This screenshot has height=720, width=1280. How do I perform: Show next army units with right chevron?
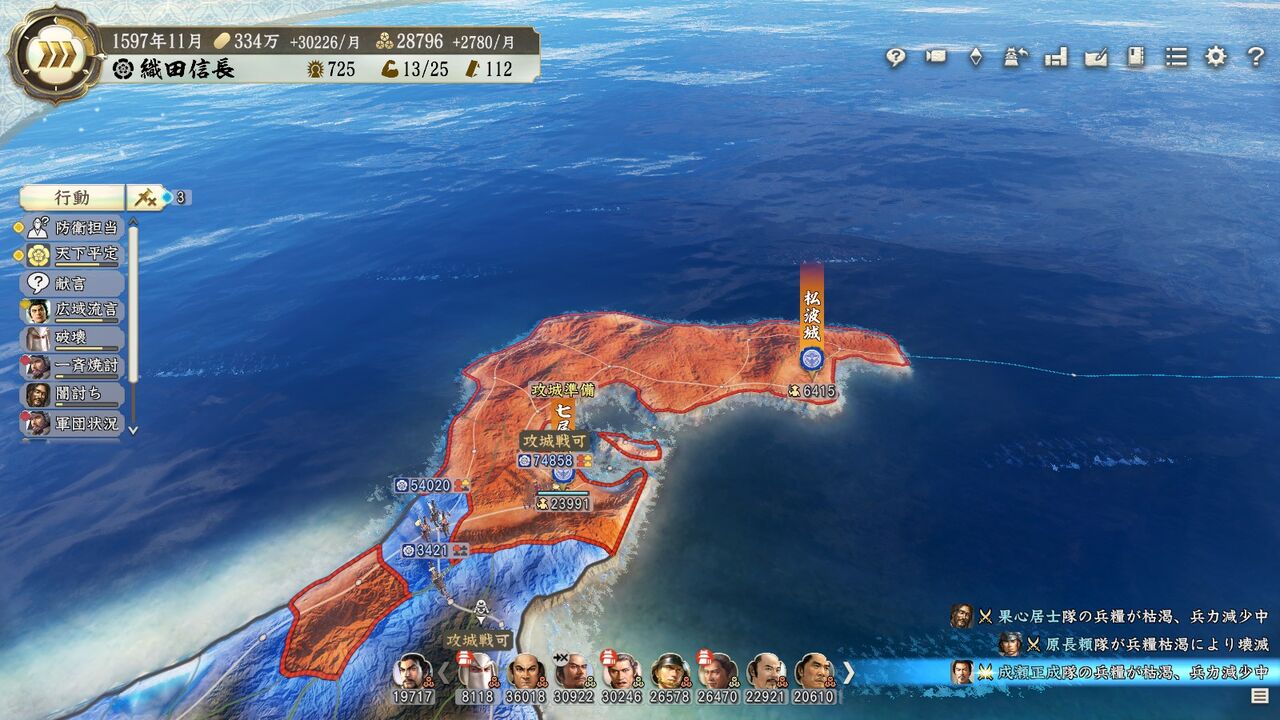tap(848, 672)
